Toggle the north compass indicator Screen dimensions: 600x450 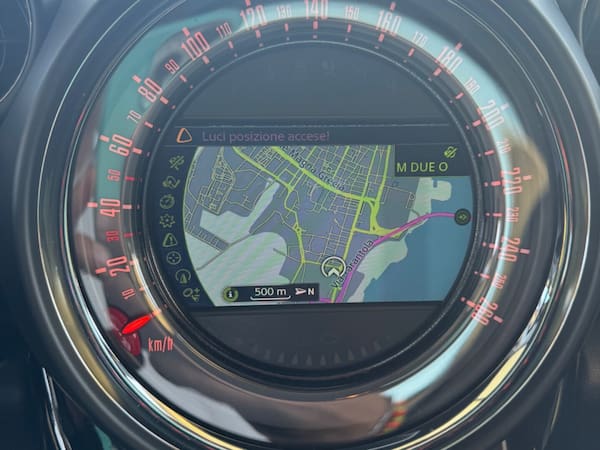pyautogui.click(x=306, y=292)
